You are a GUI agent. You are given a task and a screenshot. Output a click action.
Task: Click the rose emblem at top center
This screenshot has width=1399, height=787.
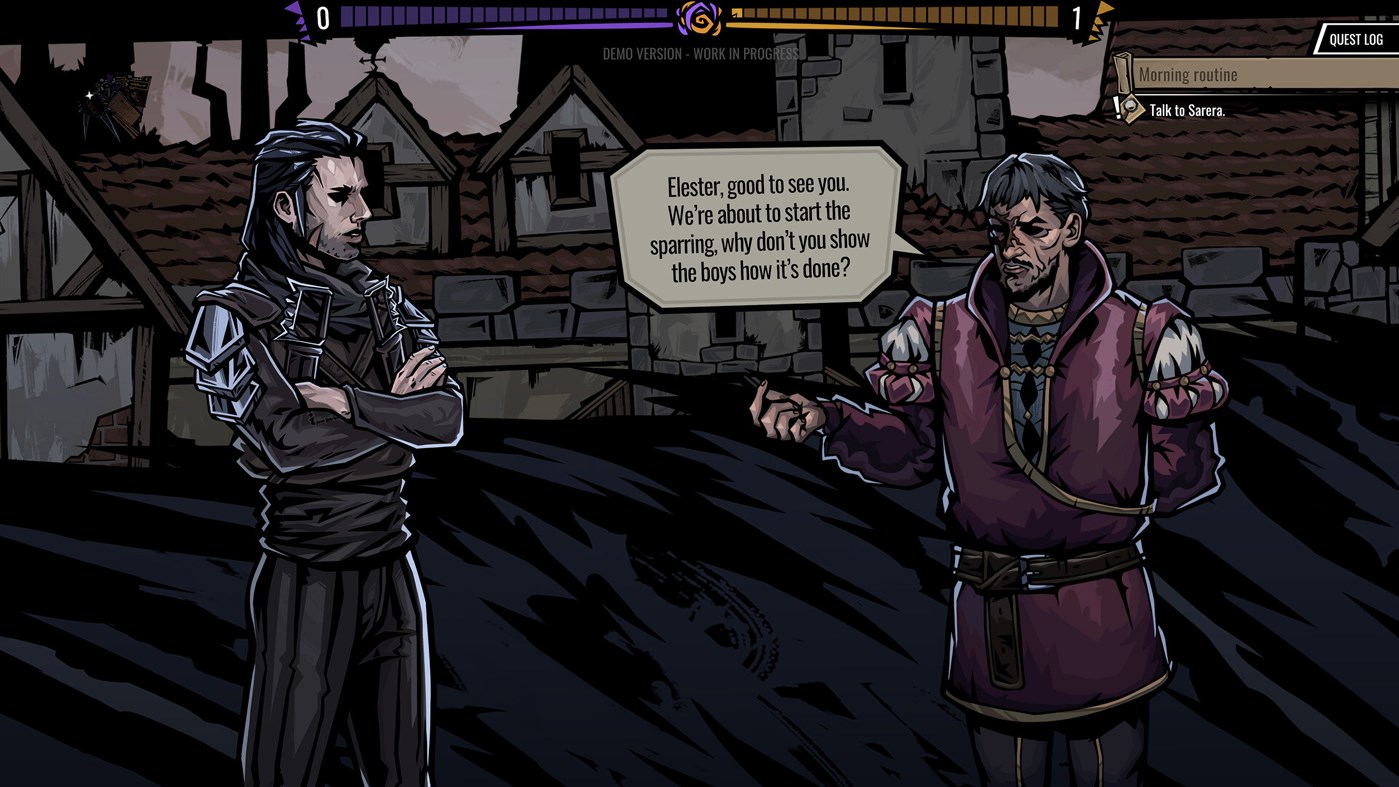click(698, 17)
